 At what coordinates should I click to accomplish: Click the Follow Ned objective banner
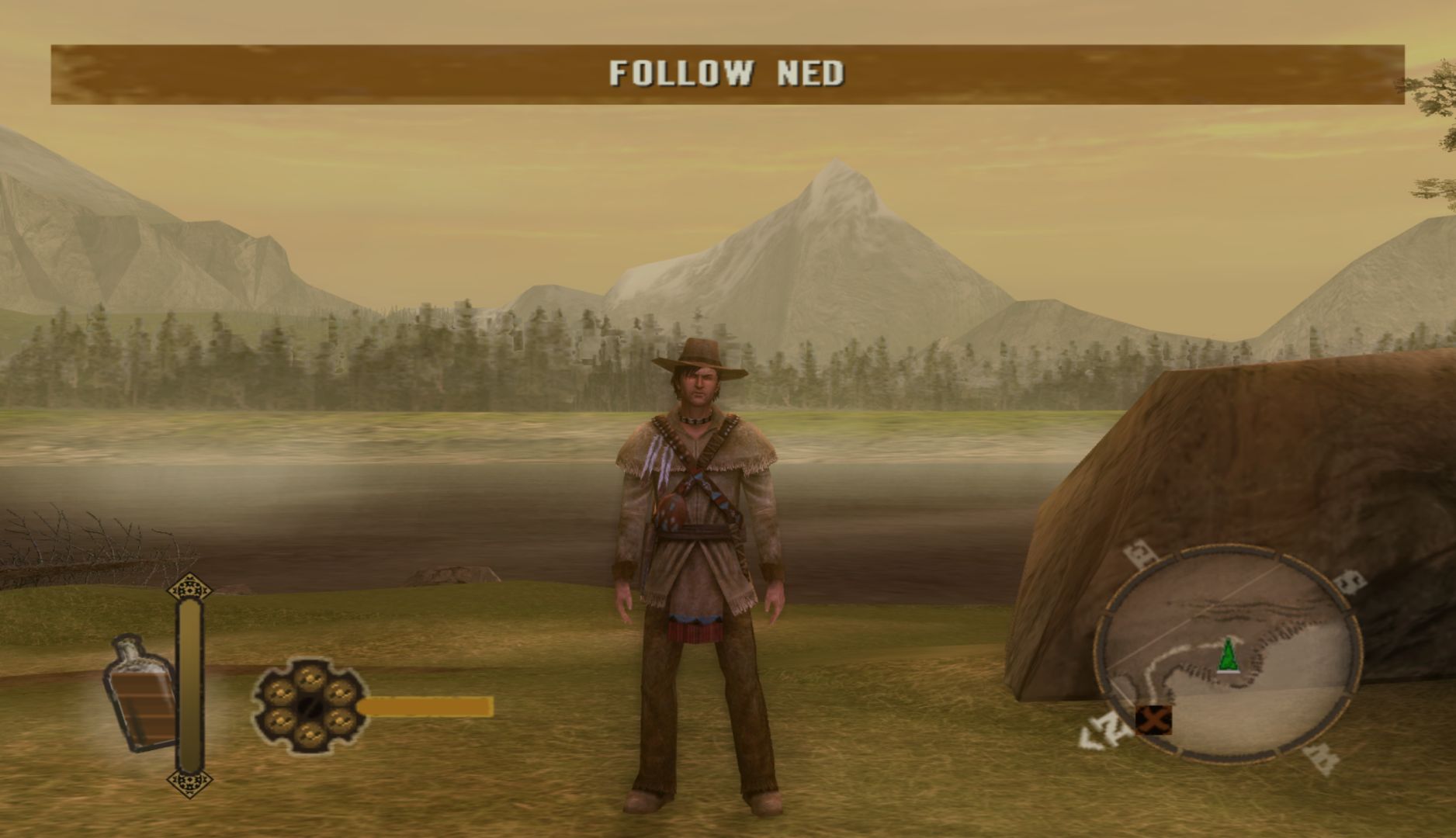coord(727,74)
